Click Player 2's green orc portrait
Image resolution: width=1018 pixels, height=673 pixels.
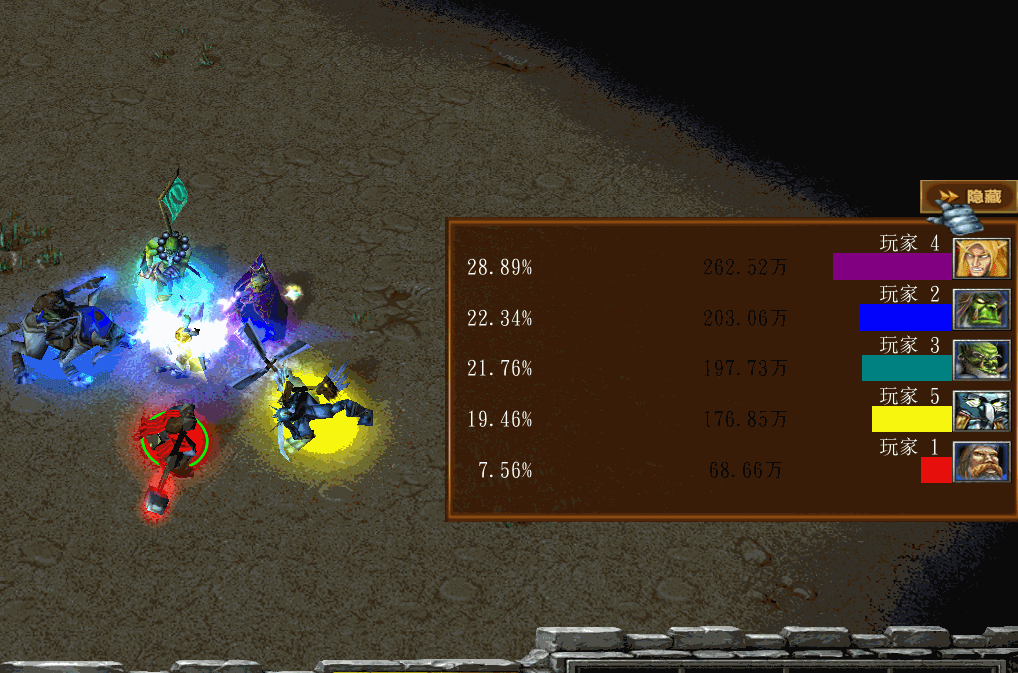pyautogui.click(x=982, y=309)
